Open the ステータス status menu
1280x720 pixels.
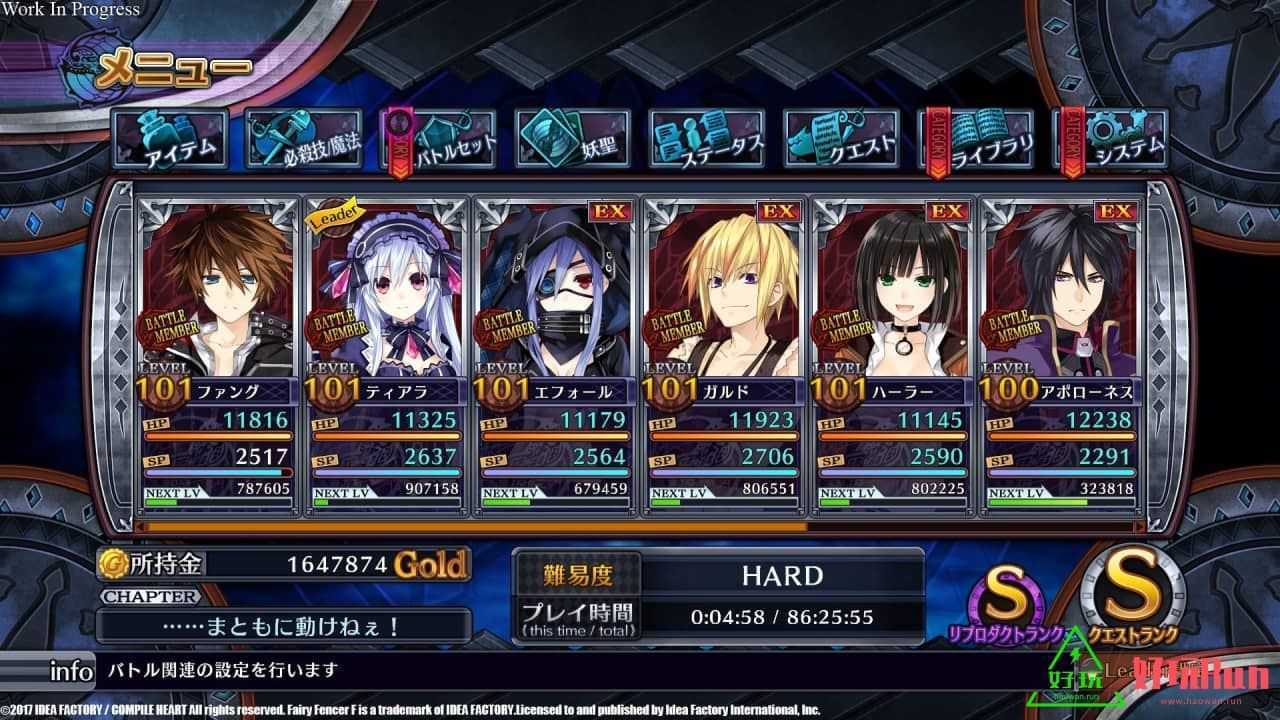click(x=706, y=139)
